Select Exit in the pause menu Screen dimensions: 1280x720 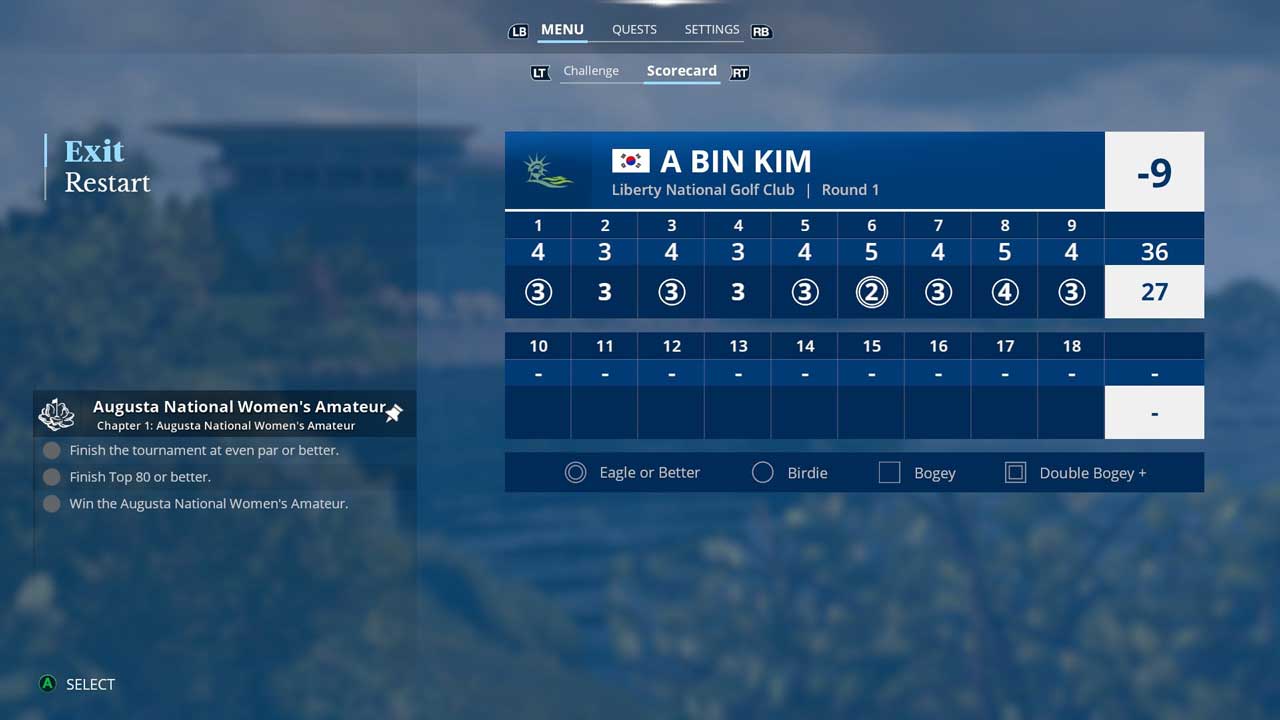(x=94, y=151)
